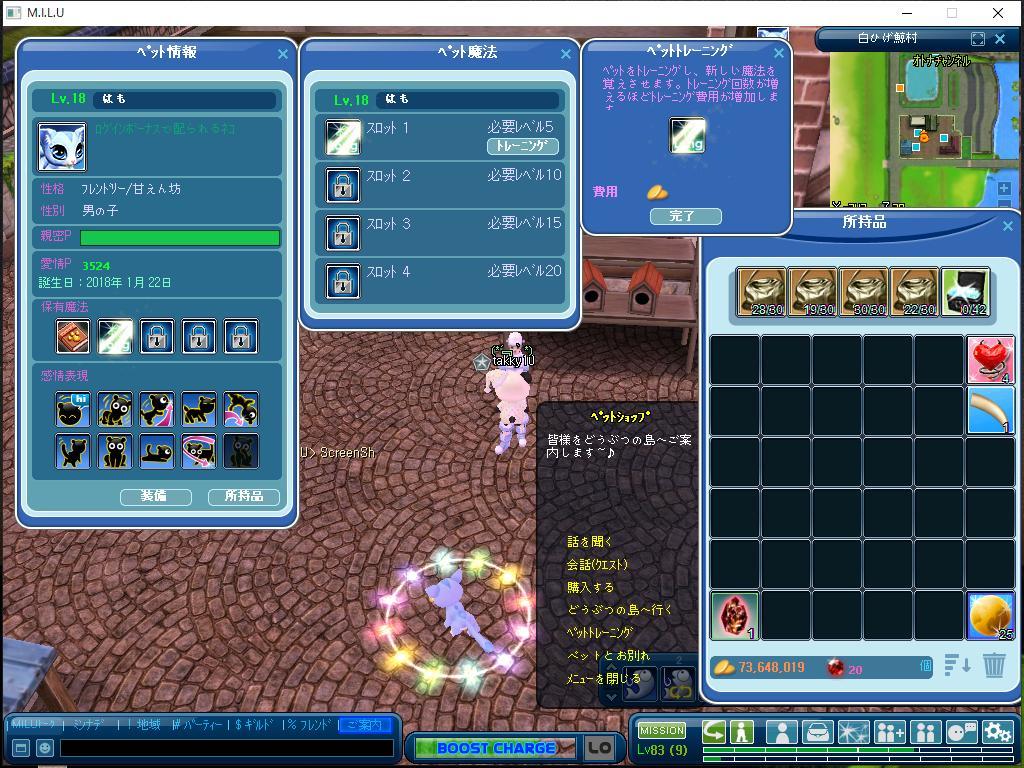Choose 話を聞く dialogue option
The image size is (1024, 768).
[x=589, y=541]
